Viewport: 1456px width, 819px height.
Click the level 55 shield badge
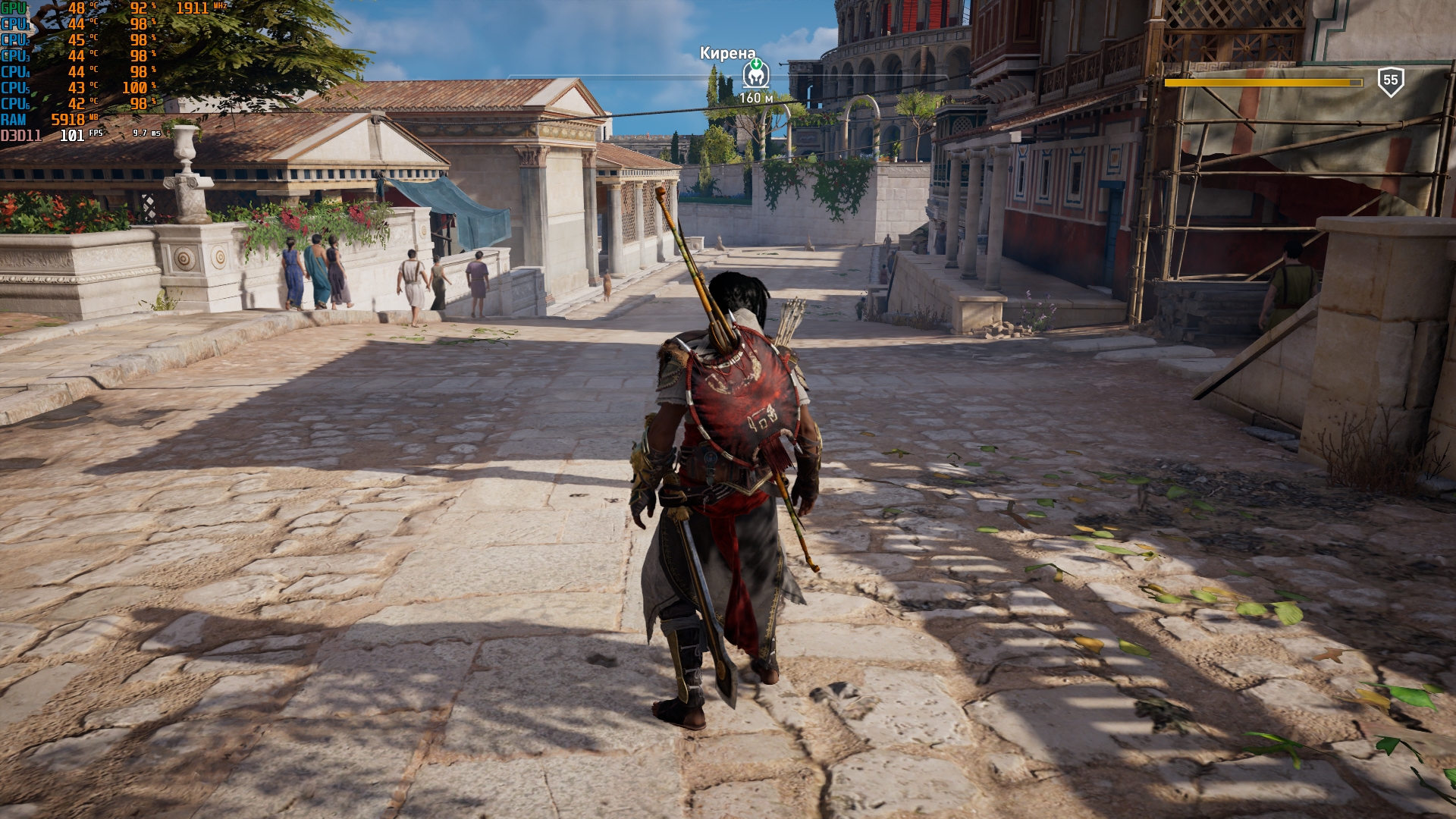pos(1390,81)
